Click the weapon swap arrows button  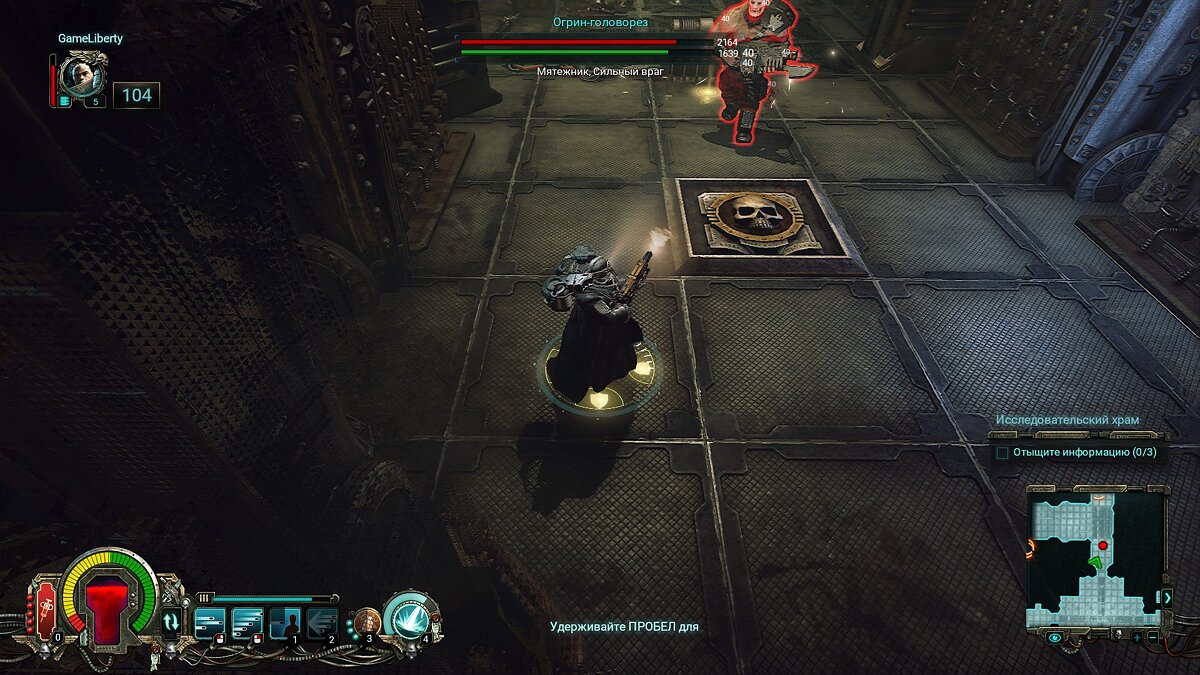pos(171,622)
